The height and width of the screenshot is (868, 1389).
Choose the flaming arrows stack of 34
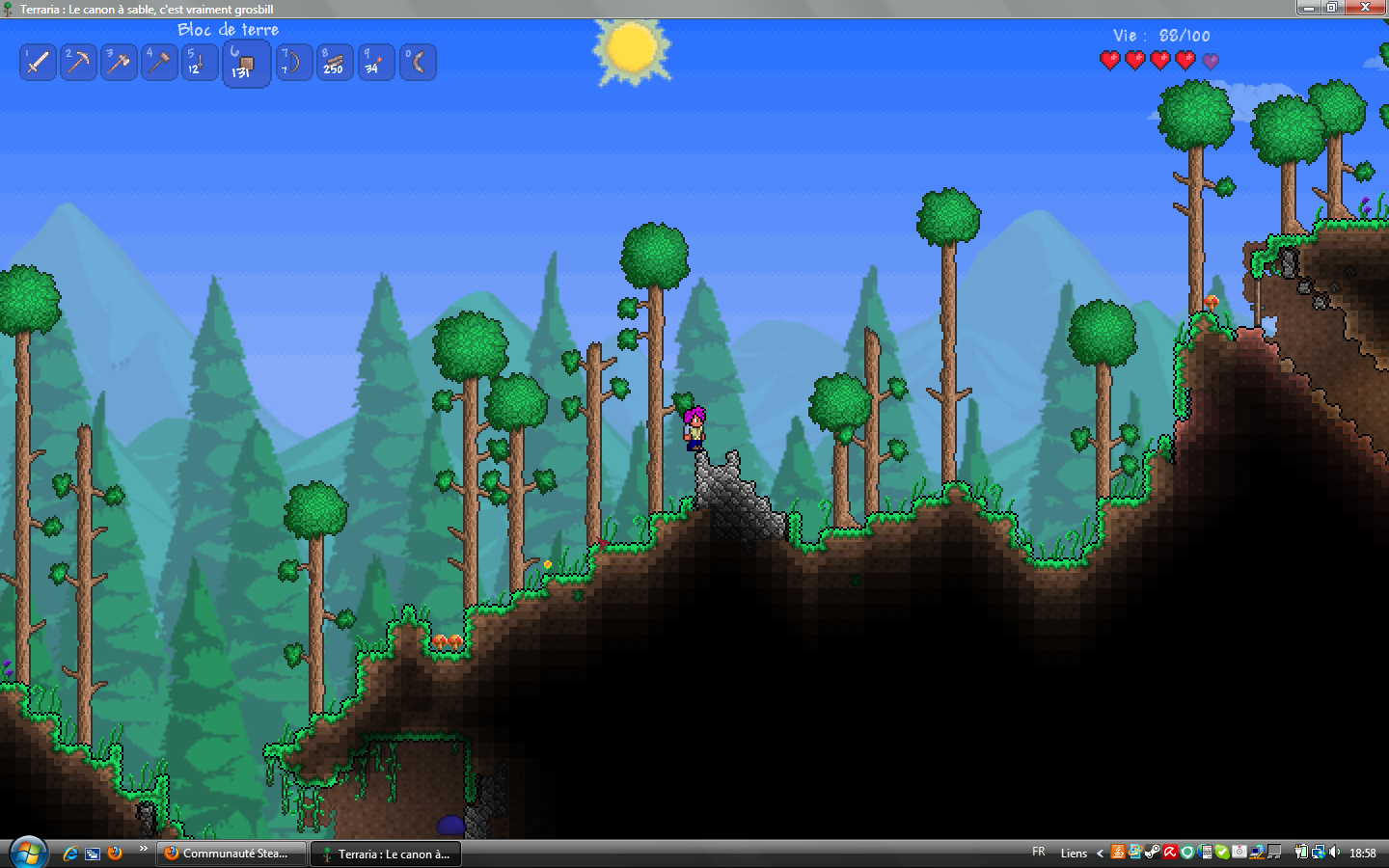click(375, 63)
